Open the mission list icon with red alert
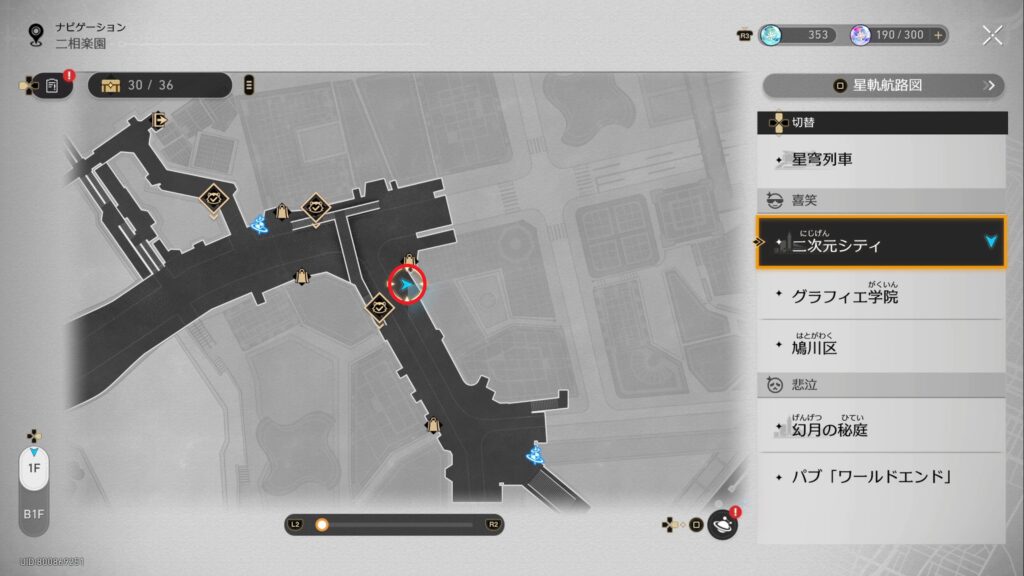 pos(52,86)
